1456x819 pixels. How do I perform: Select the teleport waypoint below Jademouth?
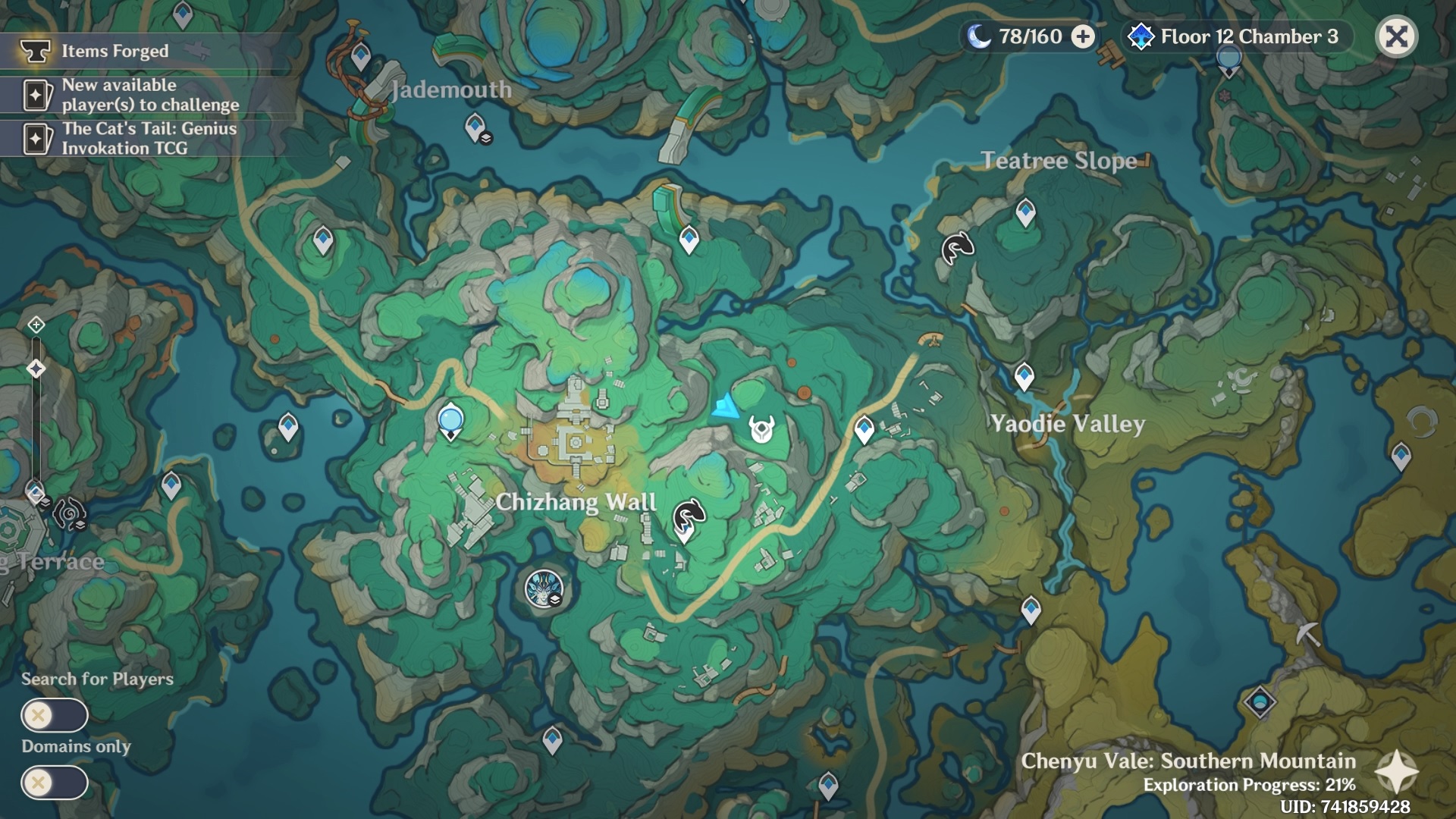click(475, 127)
